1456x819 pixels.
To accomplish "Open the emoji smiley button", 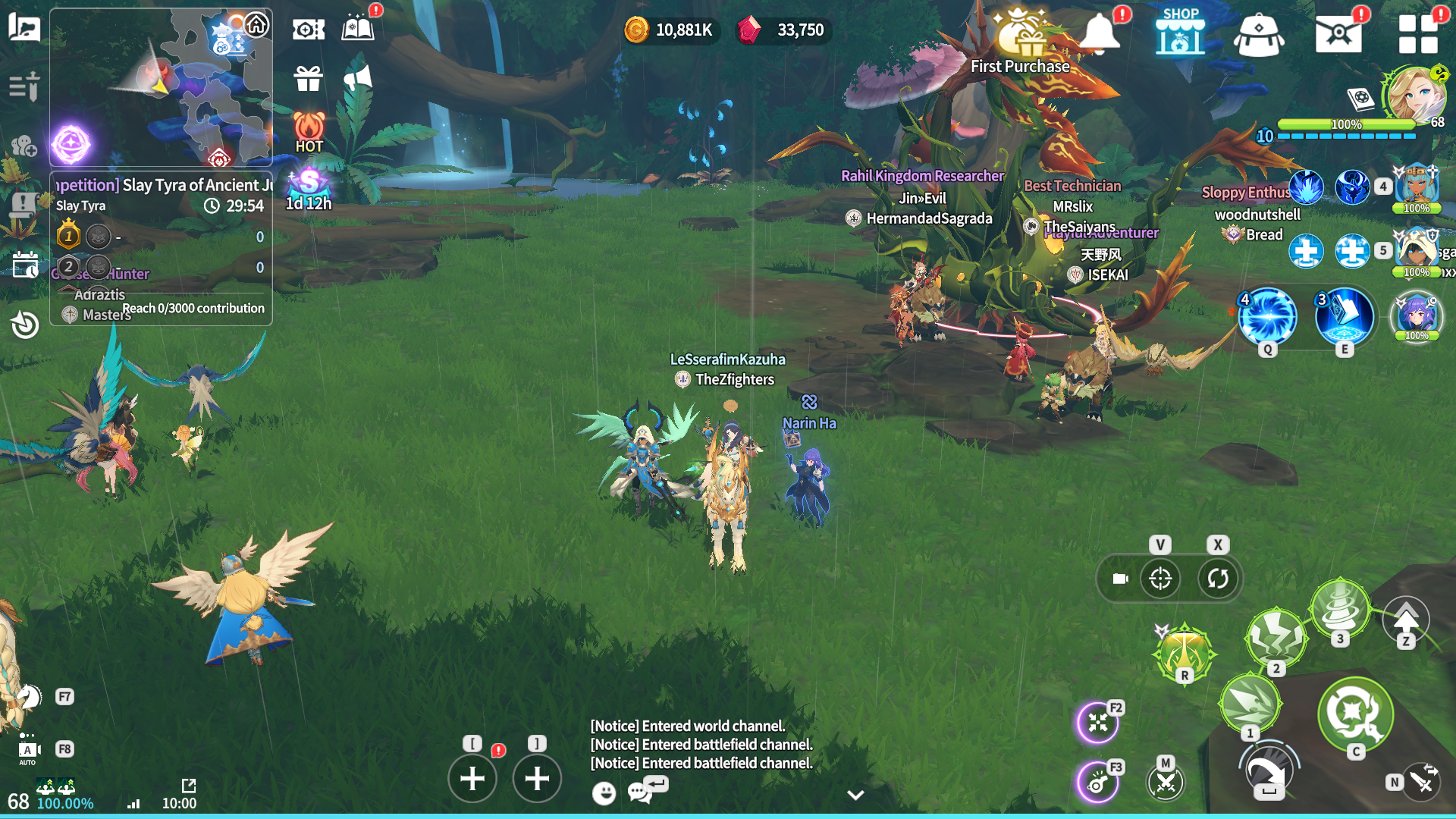I will tap(604, 793).
